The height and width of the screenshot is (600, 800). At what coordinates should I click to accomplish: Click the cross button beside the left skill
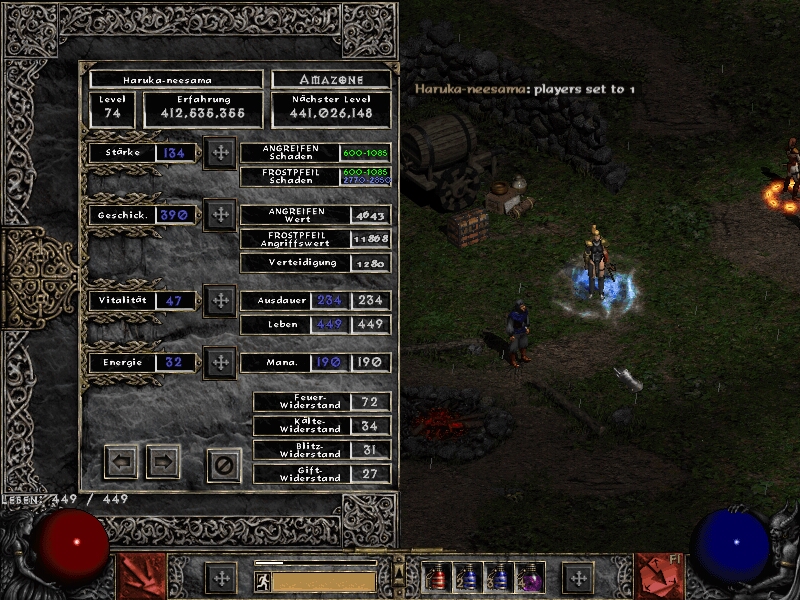pyautogui.click(x=221, y=578)
